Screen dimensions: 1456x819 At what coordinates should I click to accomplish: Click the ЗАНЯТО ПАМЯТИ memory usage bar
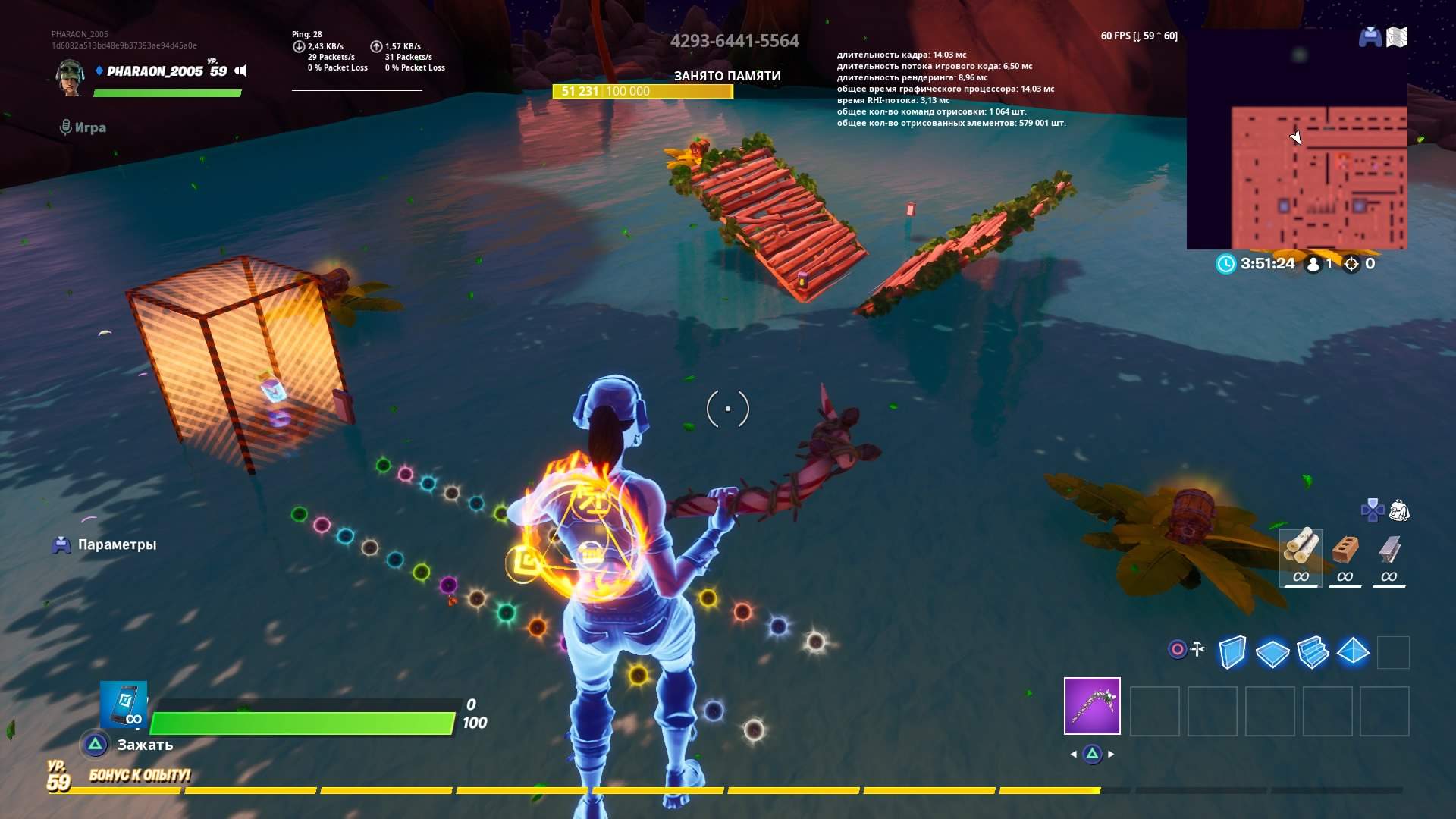643,93
